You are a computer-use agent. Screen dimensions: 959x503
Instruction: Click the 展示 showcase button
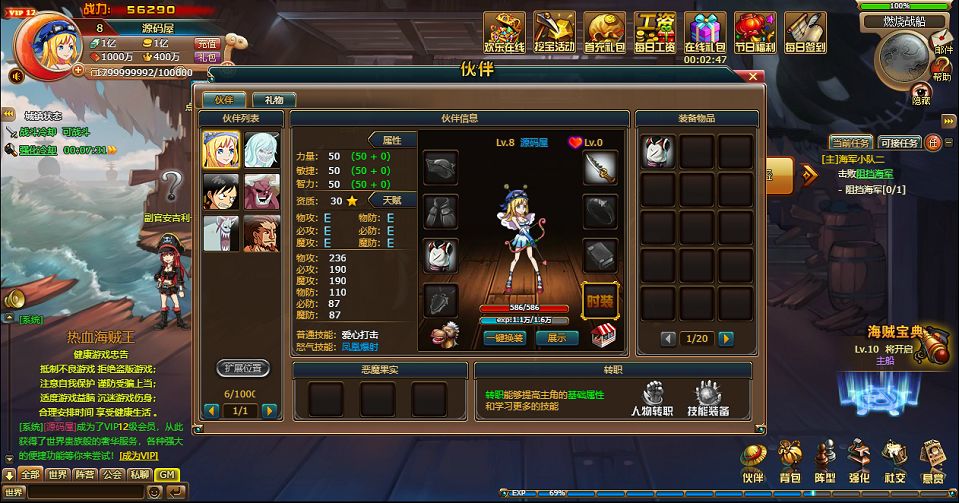pos(557,338)
